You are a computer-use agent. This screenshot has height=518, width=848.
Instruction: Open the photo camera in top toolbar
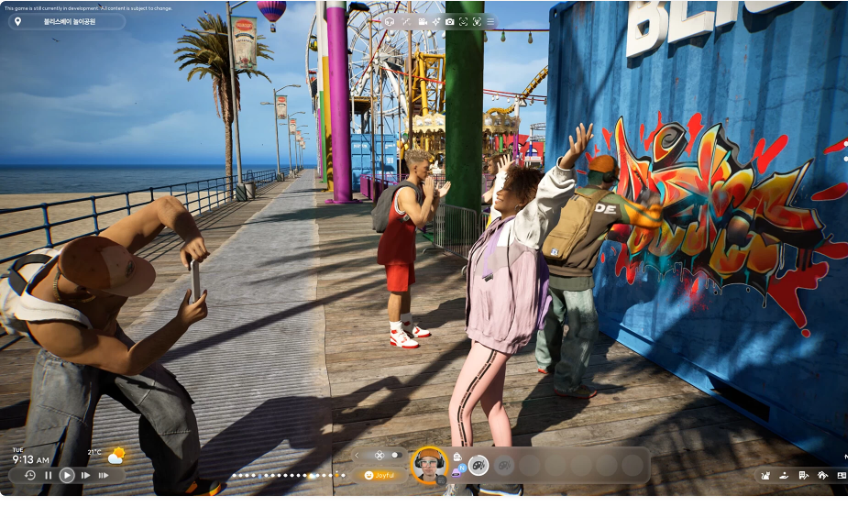point(450,21)
